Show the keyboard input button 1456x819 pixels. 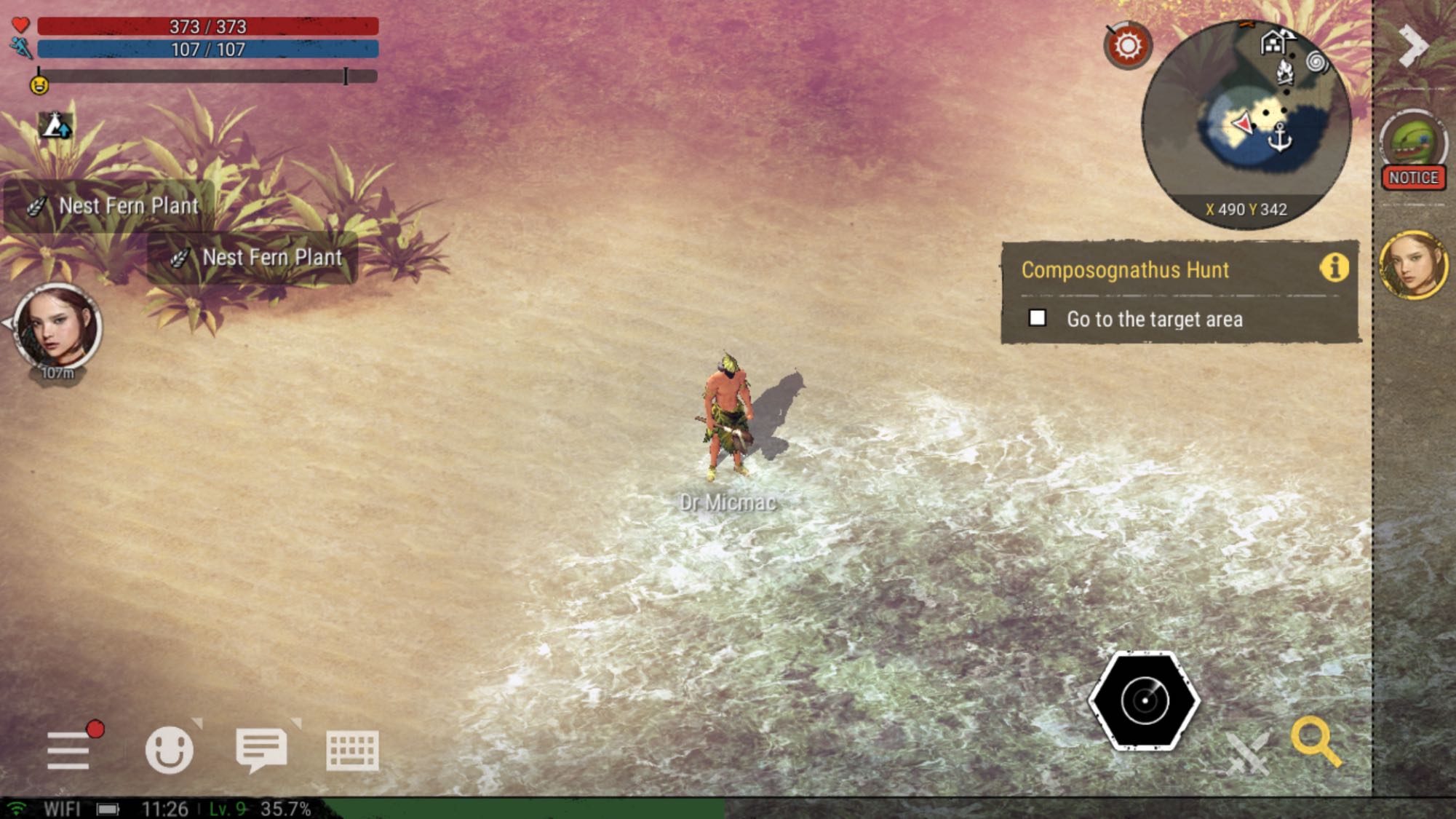coord(352,751)
